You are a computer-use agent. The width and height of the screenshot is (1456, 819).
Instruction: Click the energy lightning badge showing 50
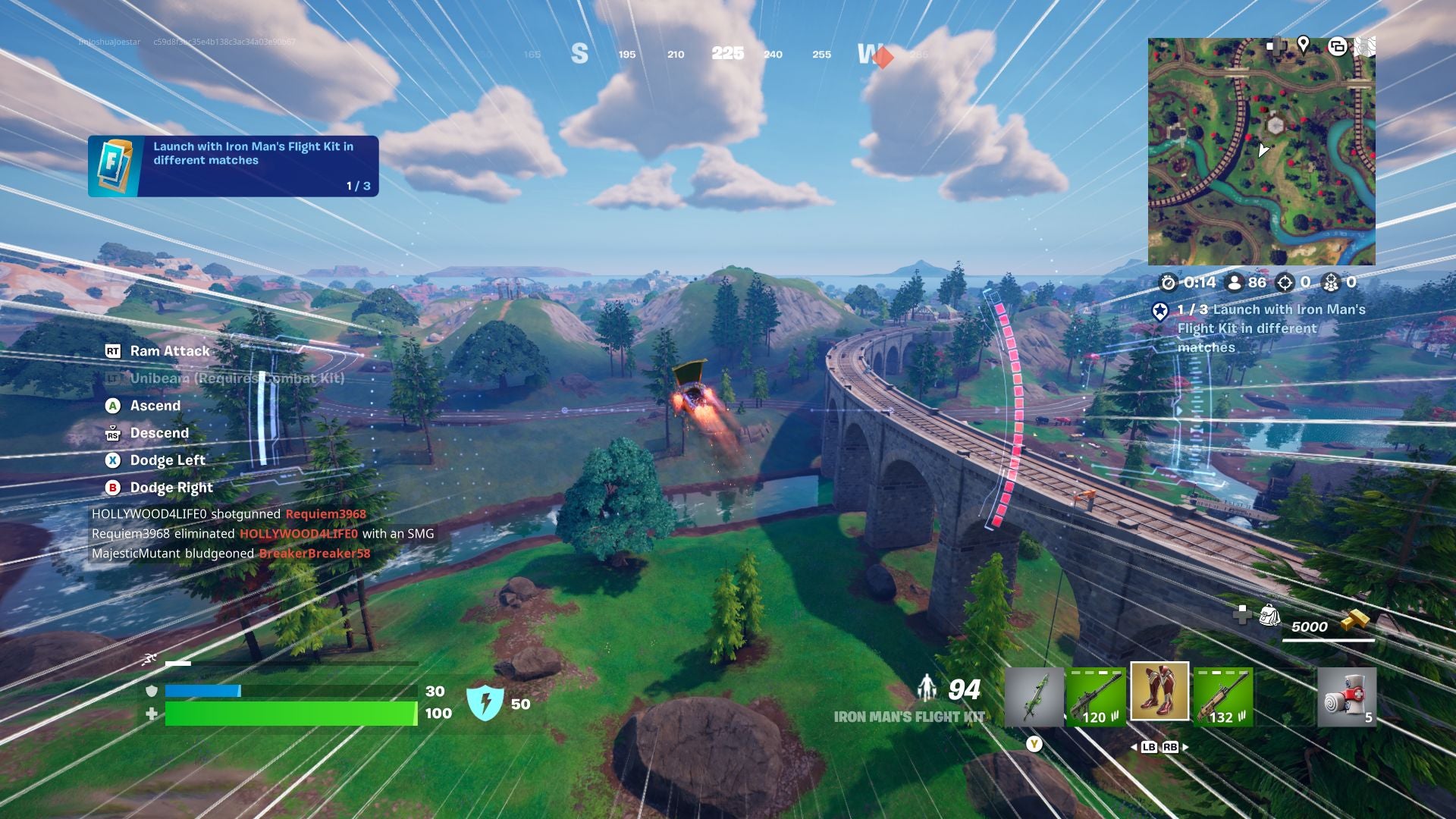[485, 701]
